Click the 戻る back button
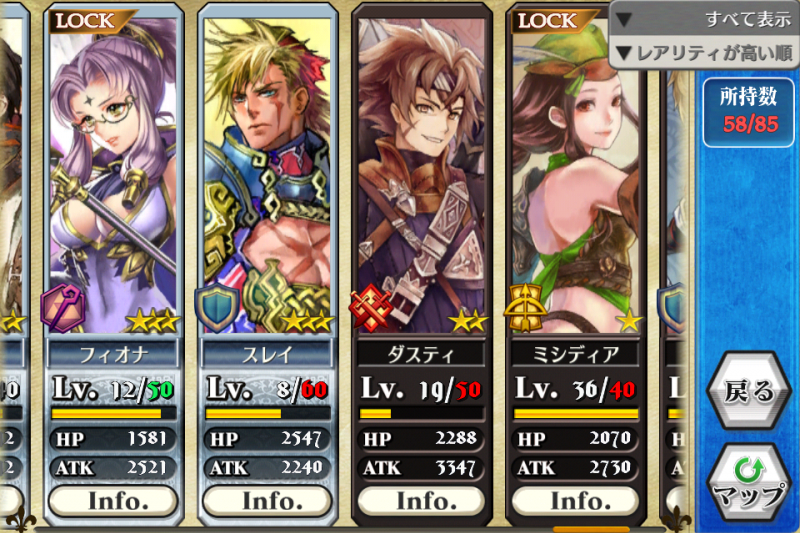 (749, 391)
